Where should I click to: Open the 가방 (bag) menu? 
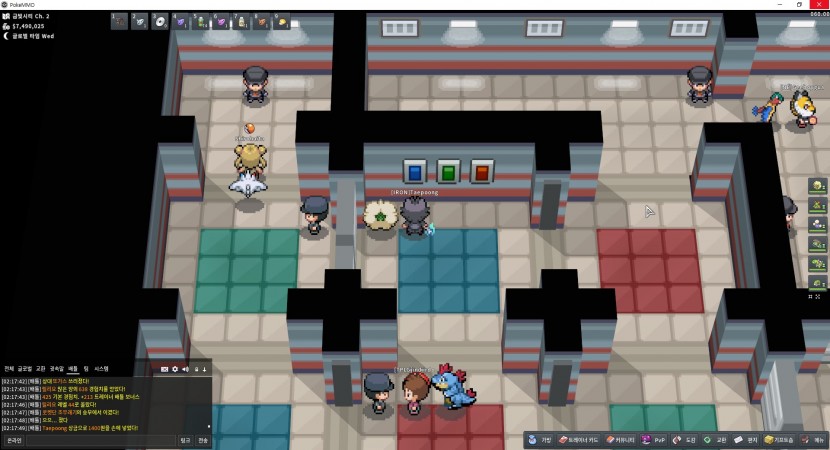pyautogui.click(x=541, y=440)
